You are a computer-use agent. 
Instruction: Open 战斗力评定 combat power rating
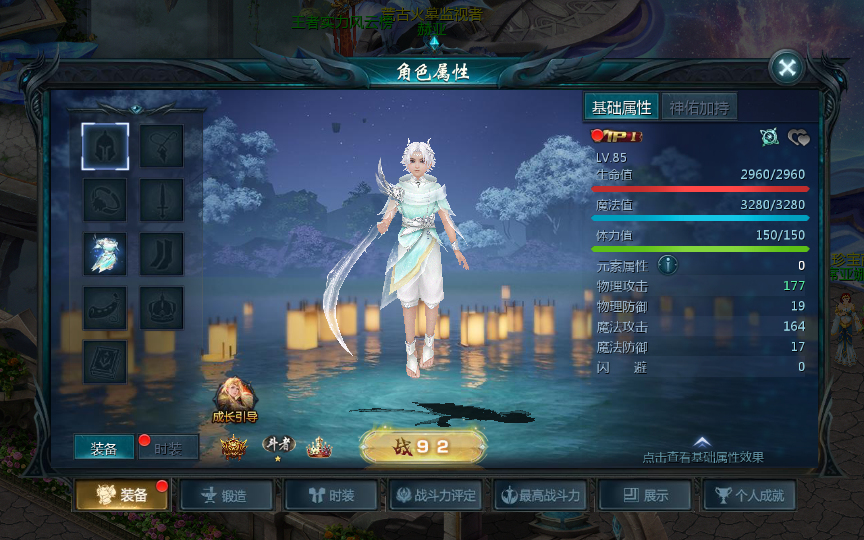(437, 495)
